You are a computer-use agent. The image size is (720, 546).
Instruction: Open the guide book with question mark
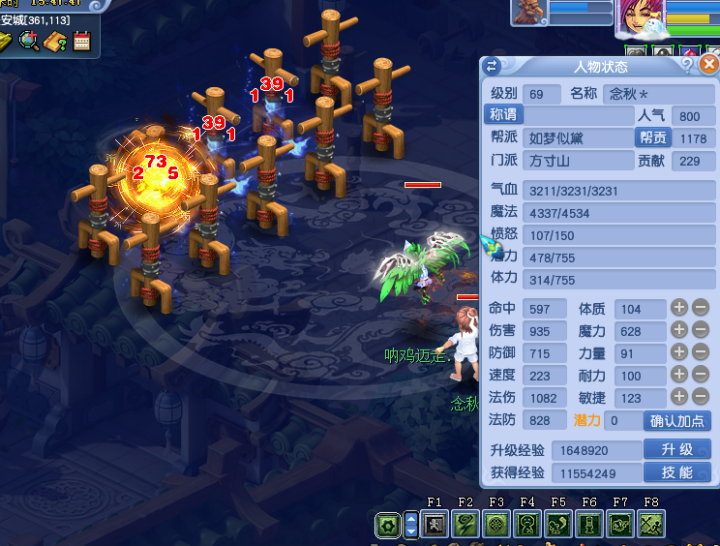click(55, 41)
